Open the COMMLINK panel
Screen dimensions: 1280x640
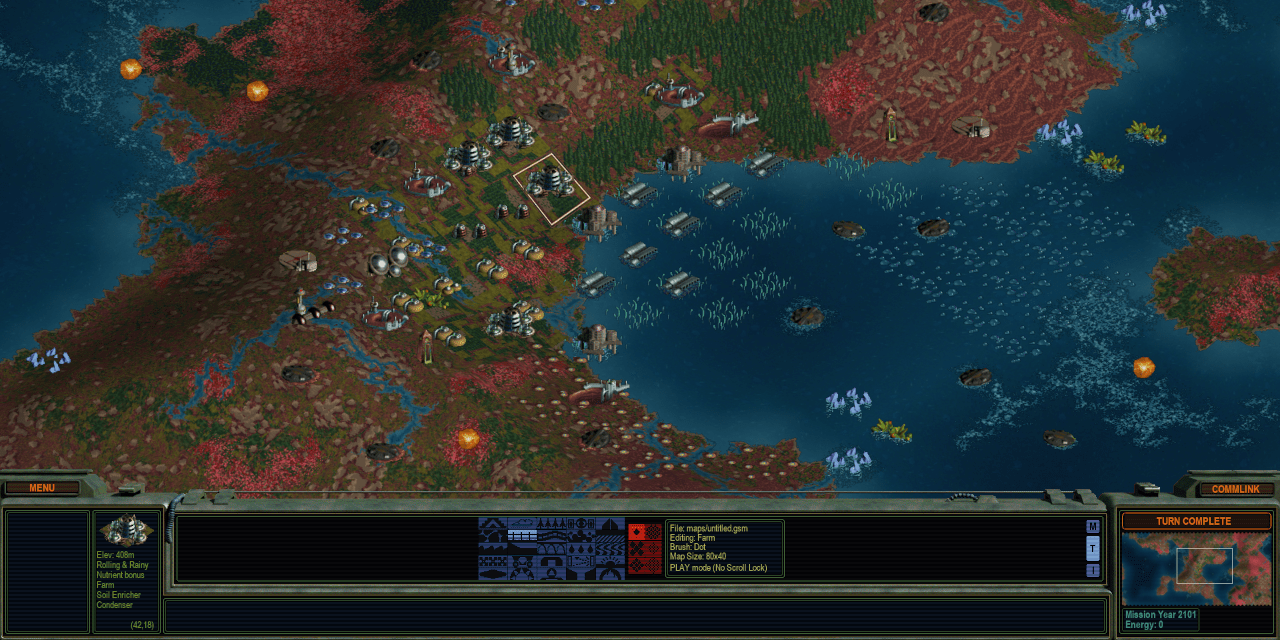1236,489
